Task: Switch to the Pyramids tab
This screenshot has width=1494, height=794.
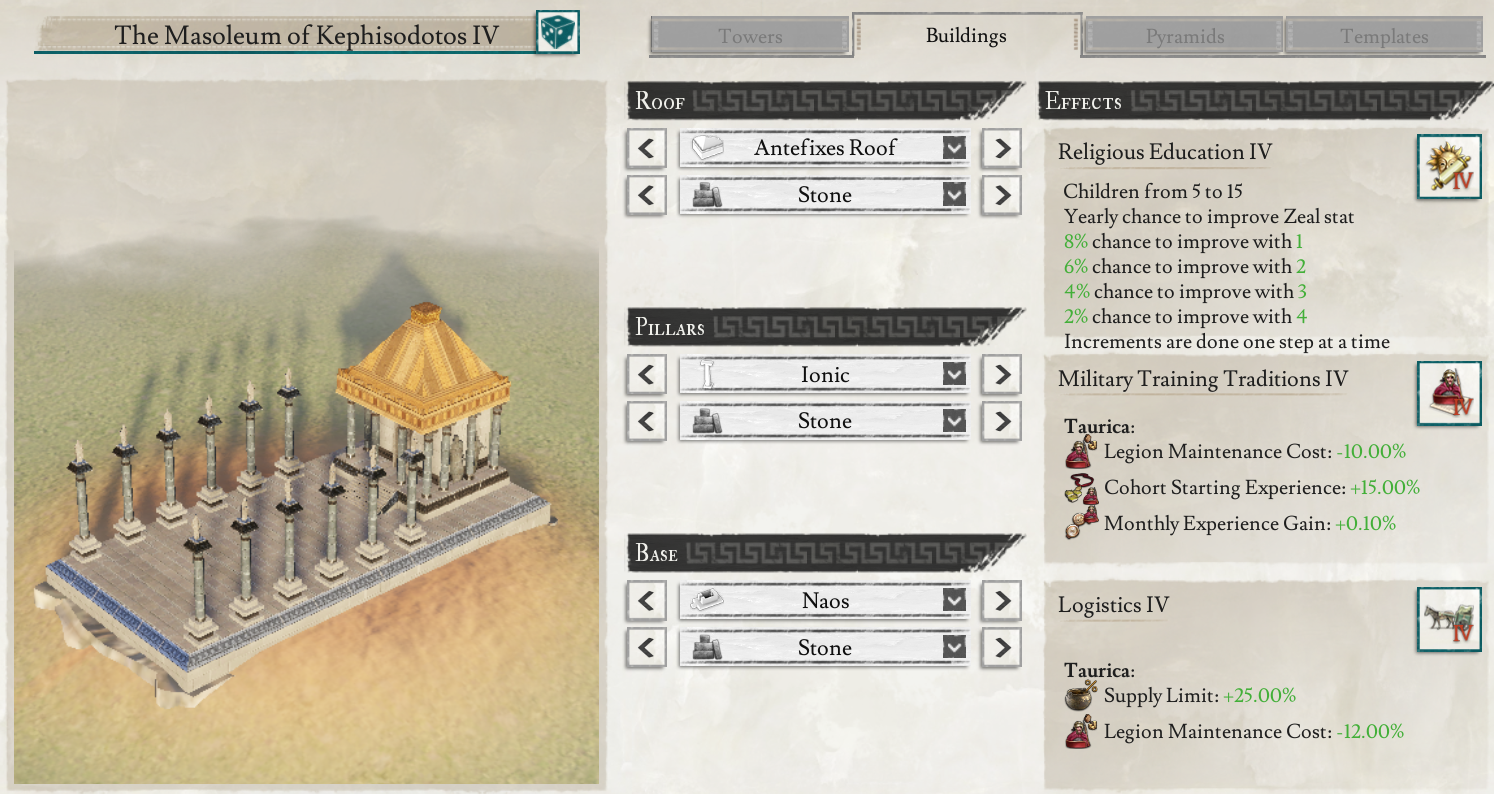Action: click(x=1182, y=36)
